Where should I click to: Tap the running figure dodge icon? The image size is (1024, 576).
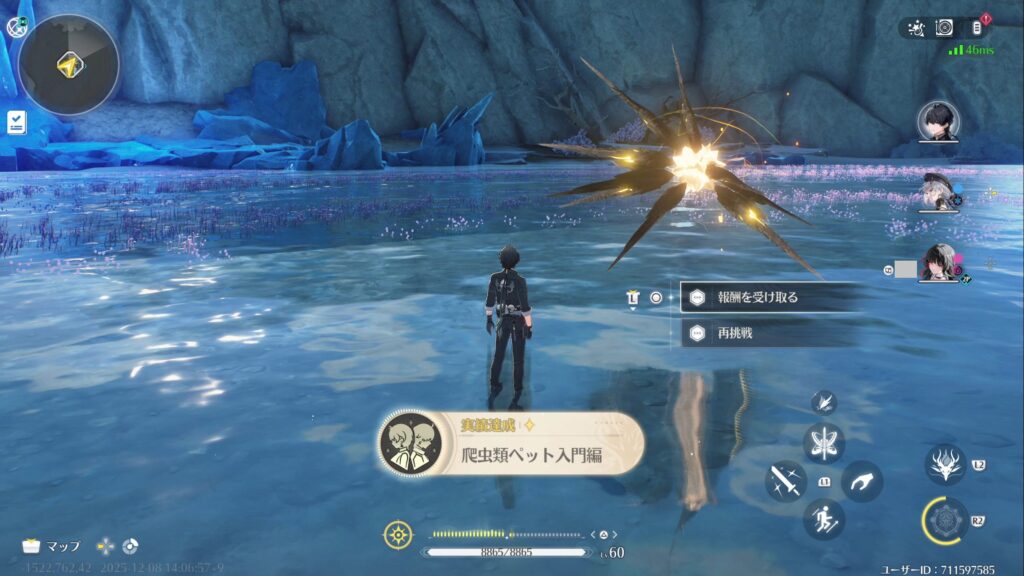point(824,519)
